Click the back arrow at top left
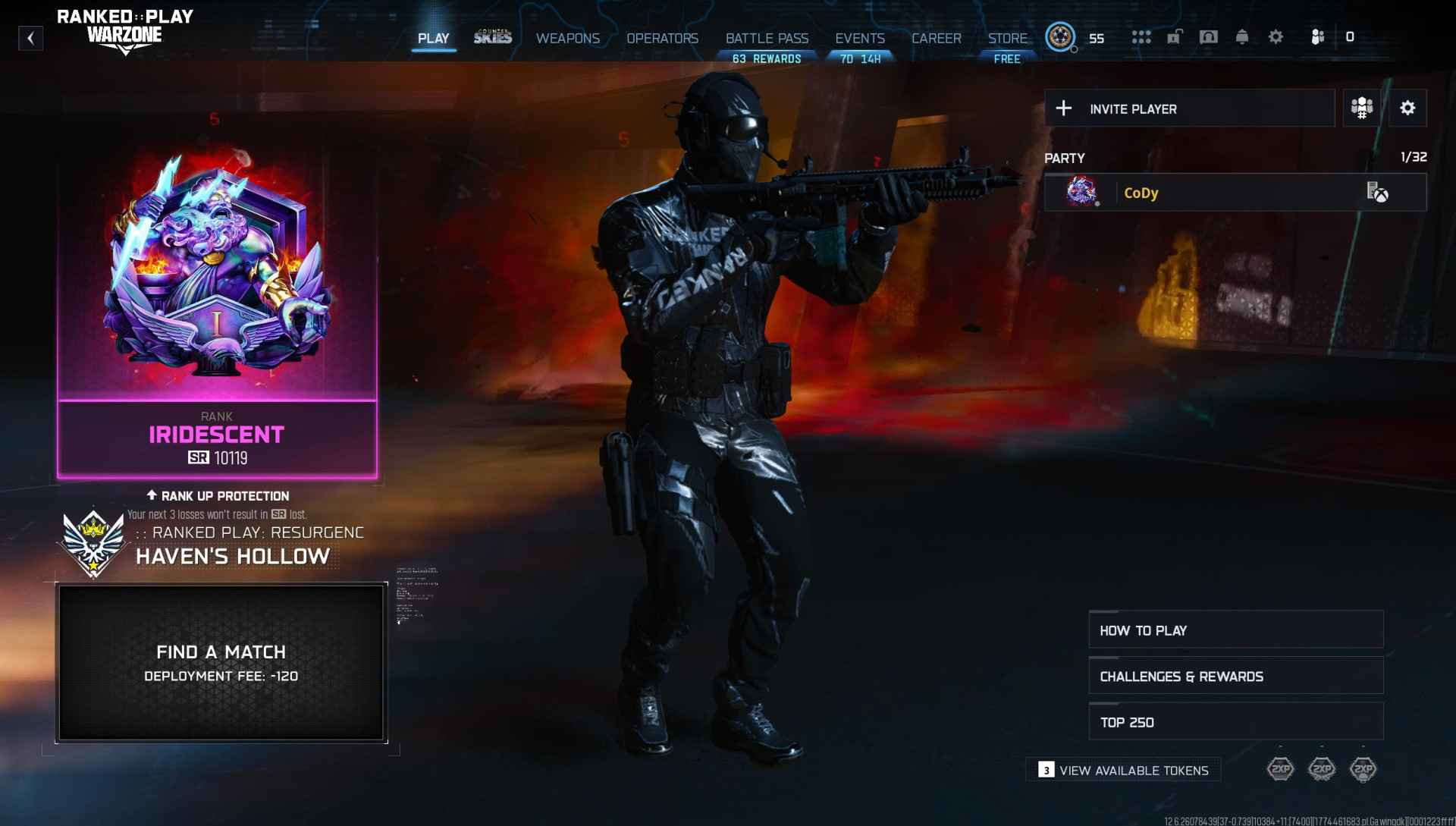The width and height of the screenshot is (1456, 826). (x=30, y=38)
